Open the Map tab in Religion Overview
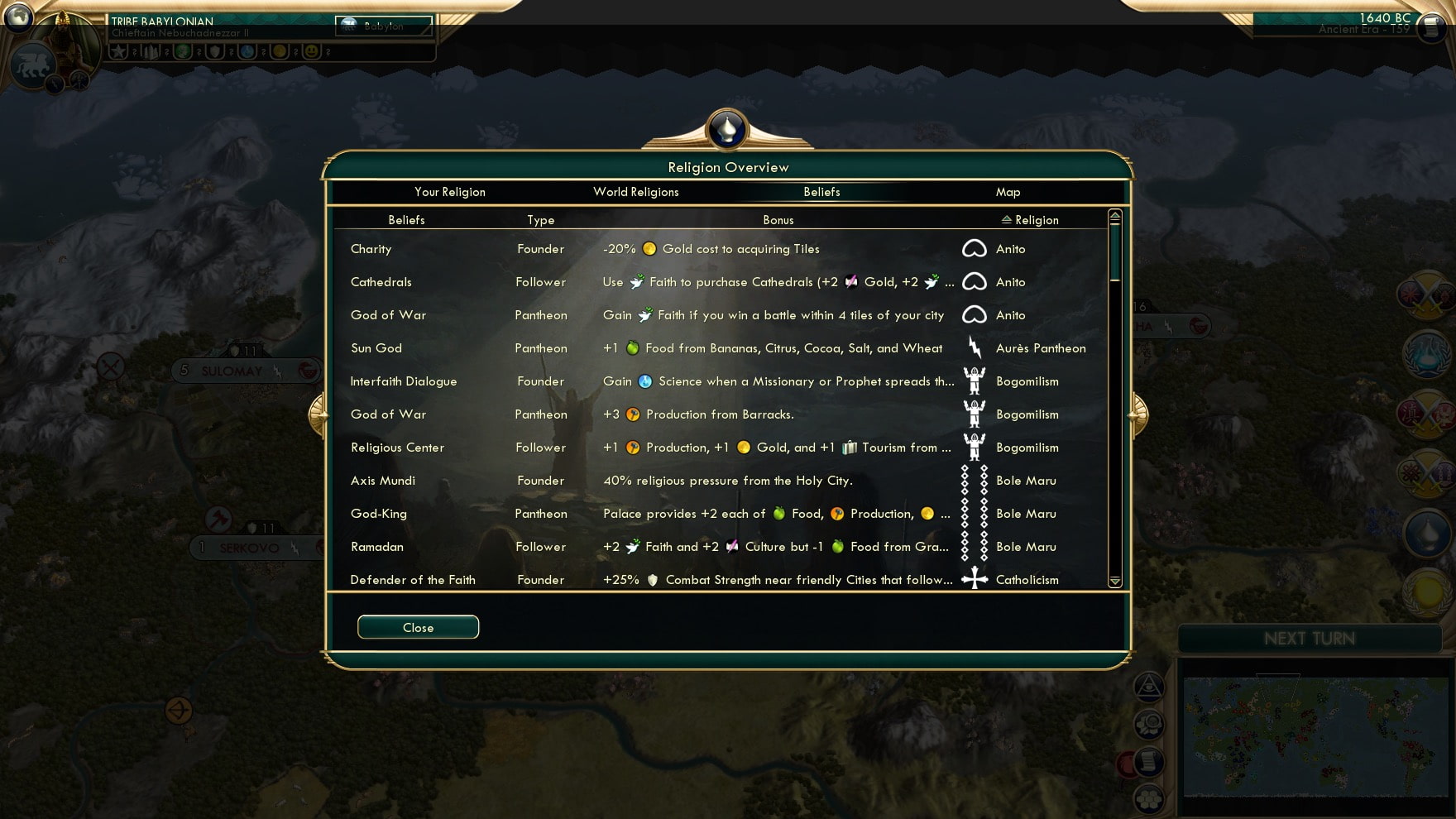This screenshot has height=819, width=1456. point(1008,191)
